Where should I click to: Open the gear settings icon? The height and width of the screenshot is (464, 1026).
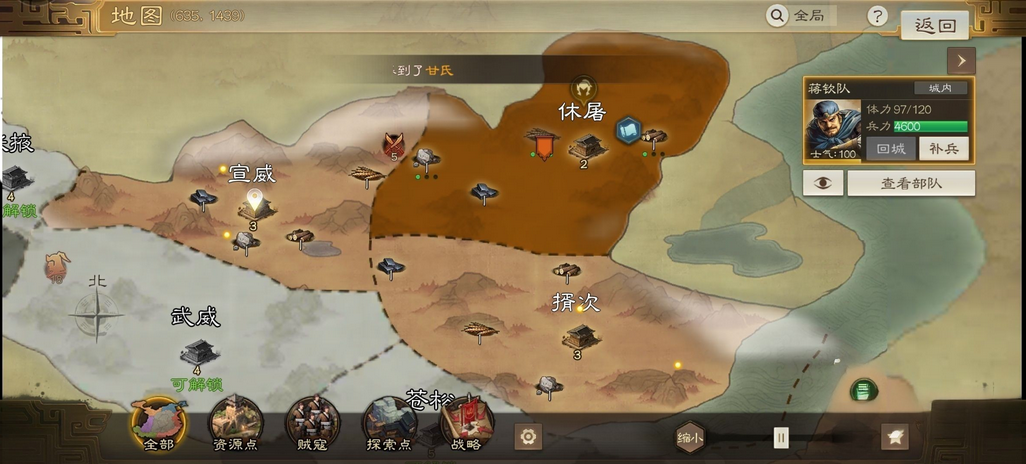point(528,436)
